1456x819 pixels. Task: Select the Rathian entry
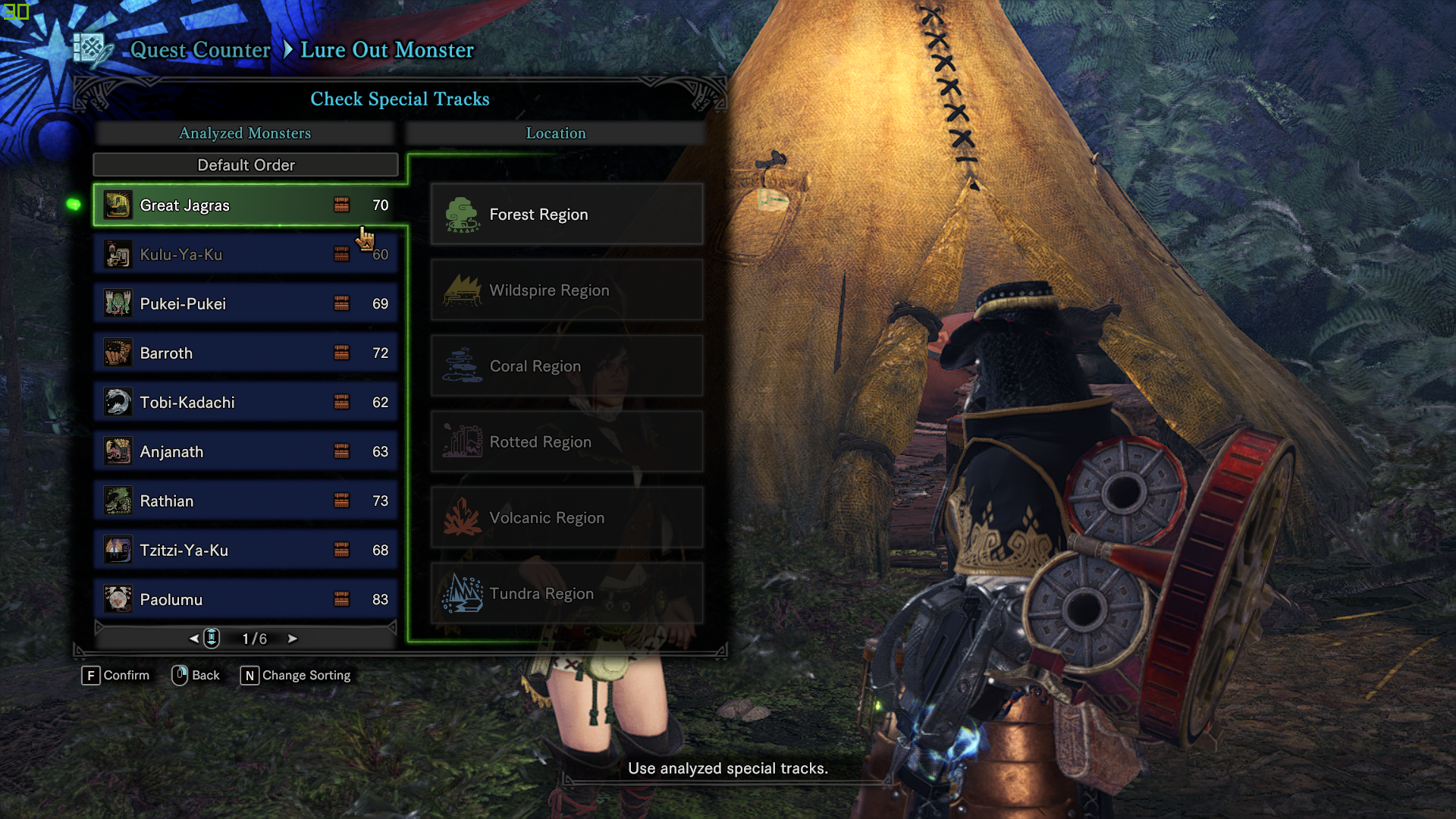pyautogui.click(x=246, y=501)
